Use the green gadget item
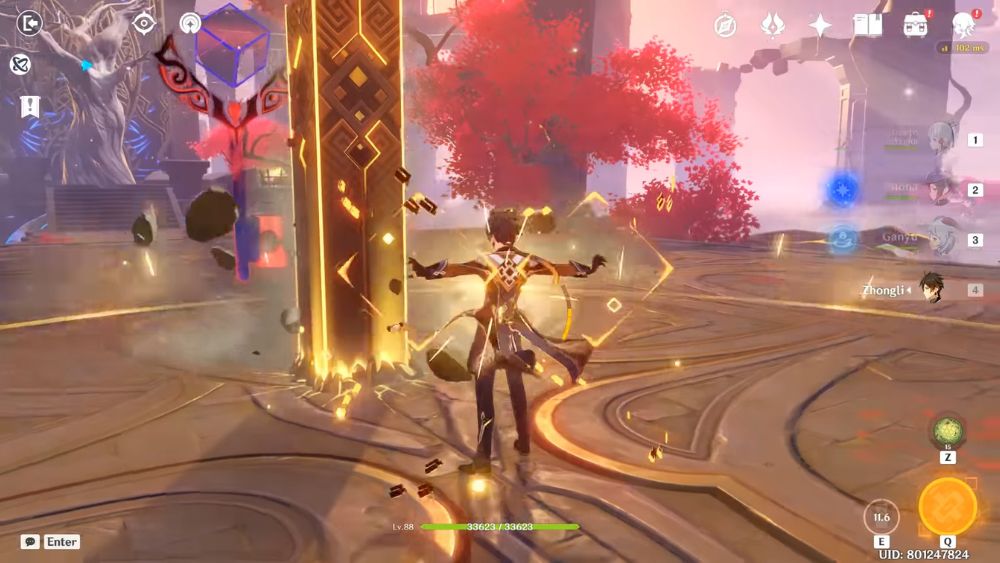Image resolution: width=1000 pixels, height=563 pixels. pos(946,433)
